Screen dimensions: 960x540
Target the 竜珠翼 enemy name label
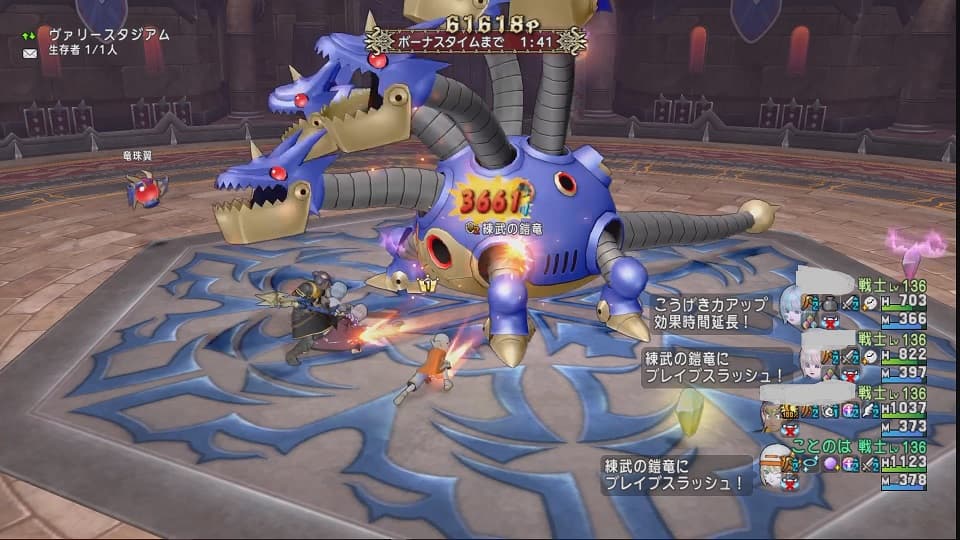pos(139,157)
